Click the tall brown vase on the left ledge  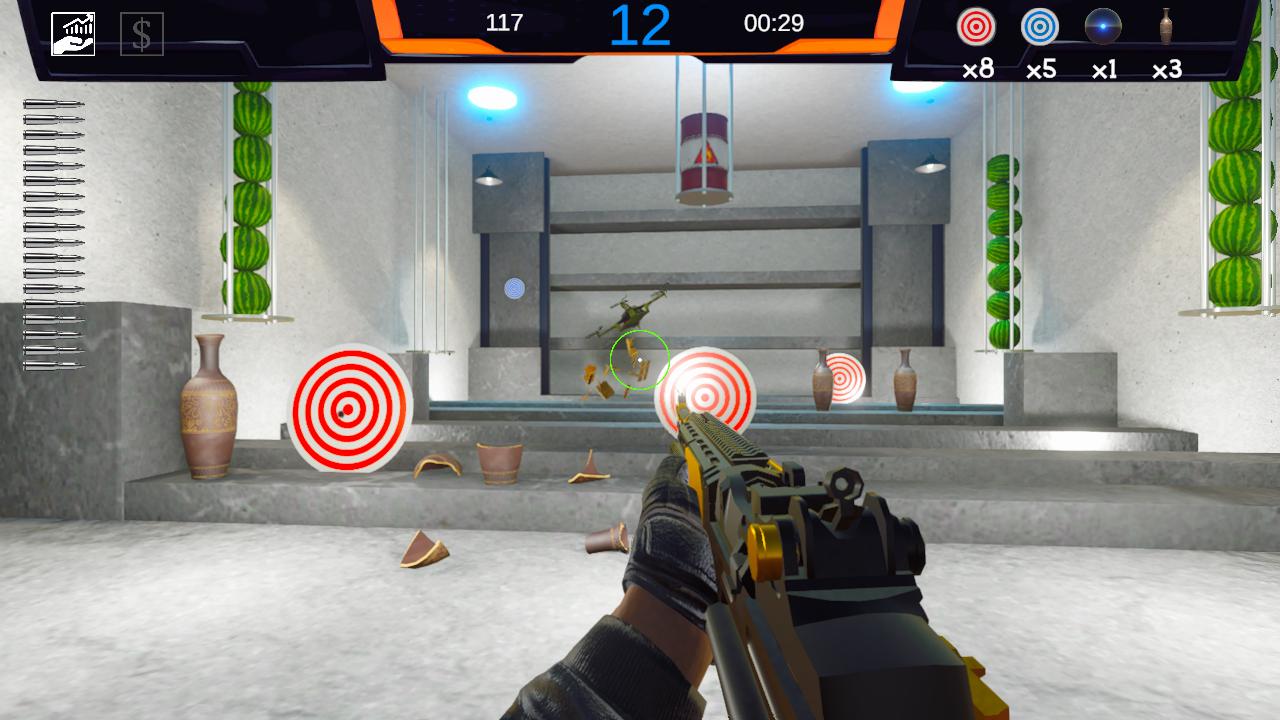click(x=208, y=410)
